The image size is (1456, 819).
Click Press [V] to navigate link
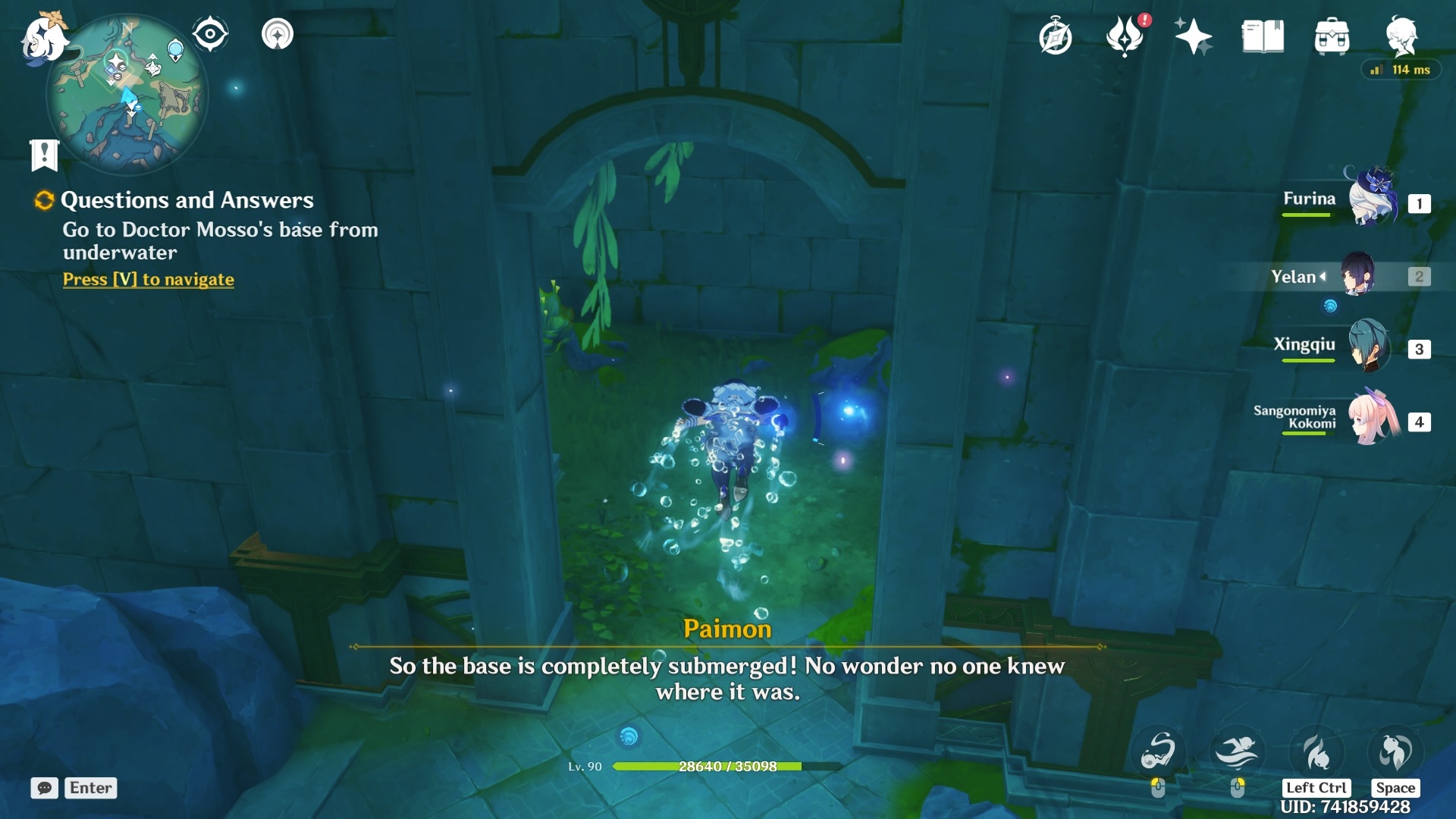(x=148, y=279)
